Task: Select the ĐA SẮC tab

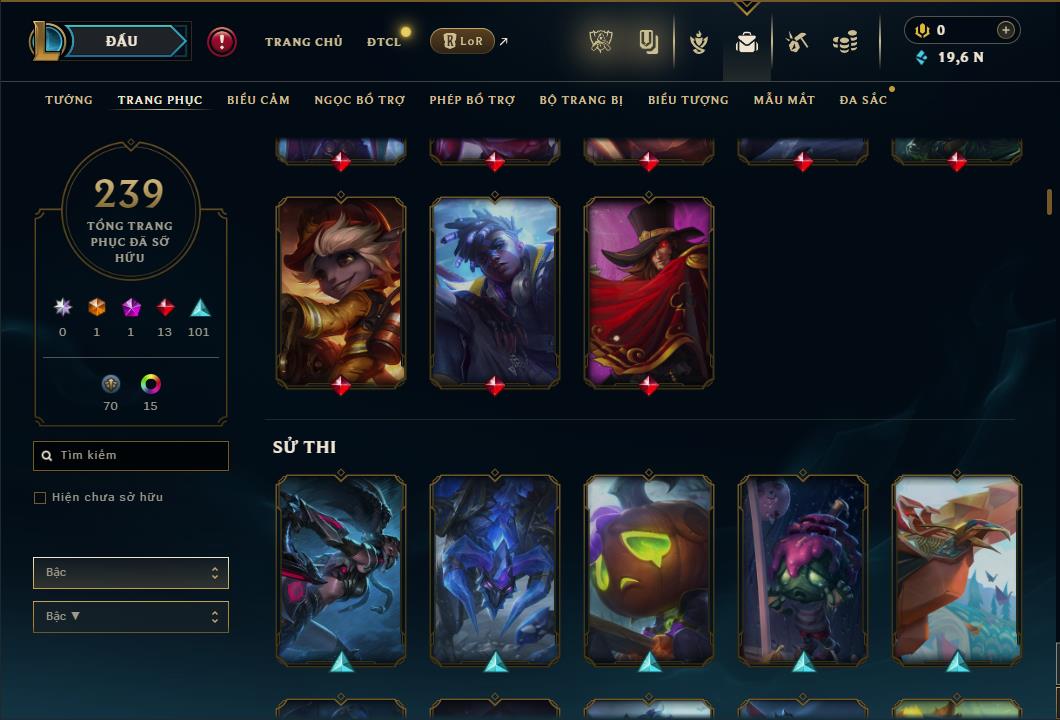Action: 863,100
